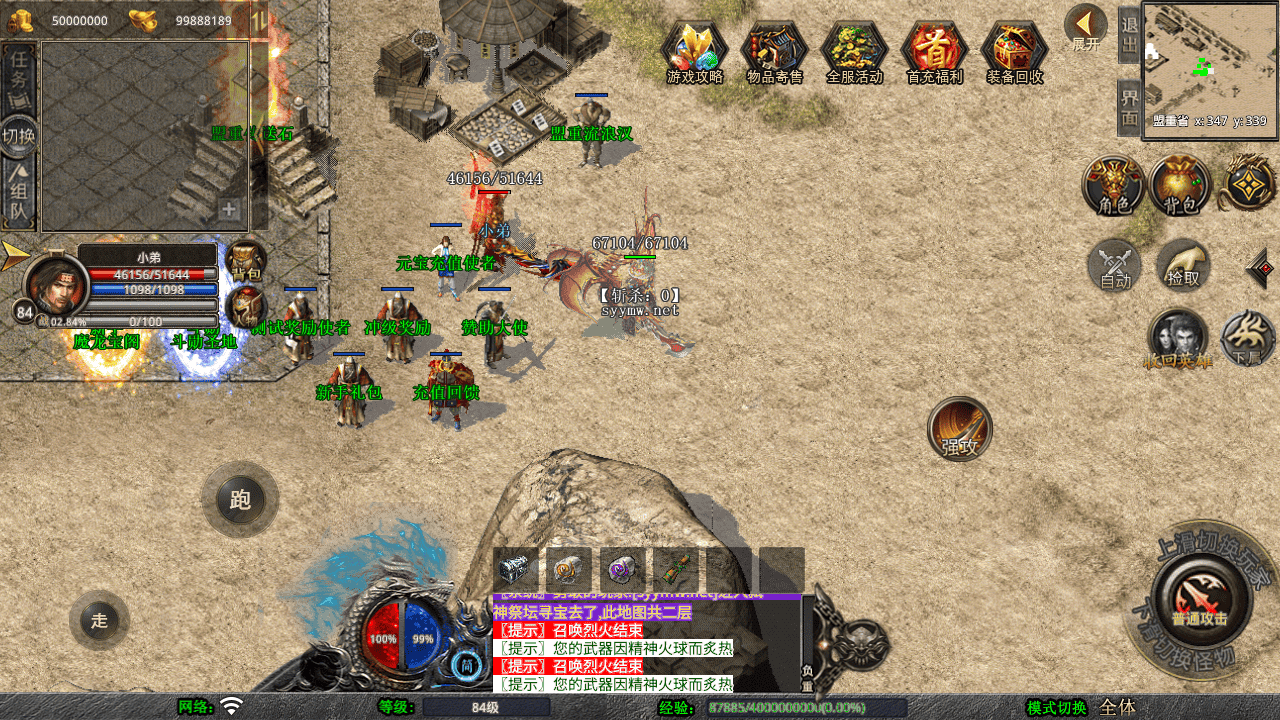The height and width of the screenshot is (720, 1280).
Task: Toggle 自动 auto-combat
Action: pos(1115,266)
